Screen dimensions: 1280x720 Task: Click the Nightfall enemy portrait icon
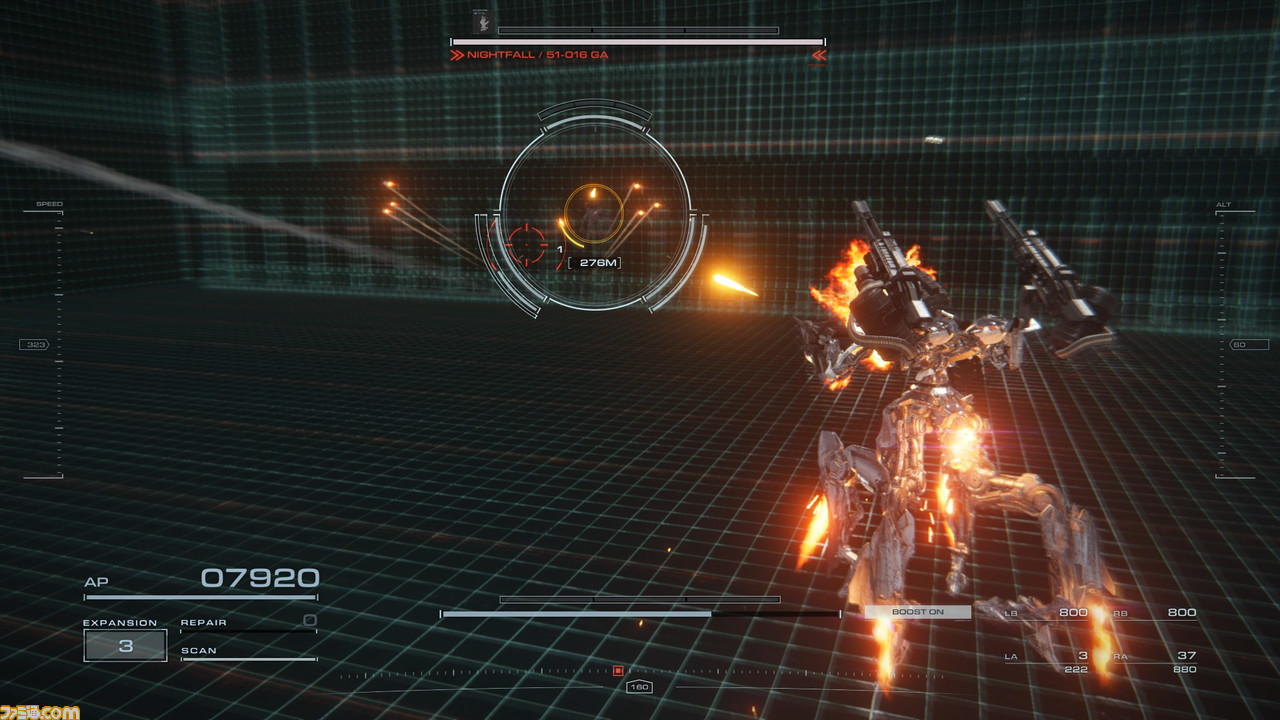pyautogui.click(x=479, y=21)
